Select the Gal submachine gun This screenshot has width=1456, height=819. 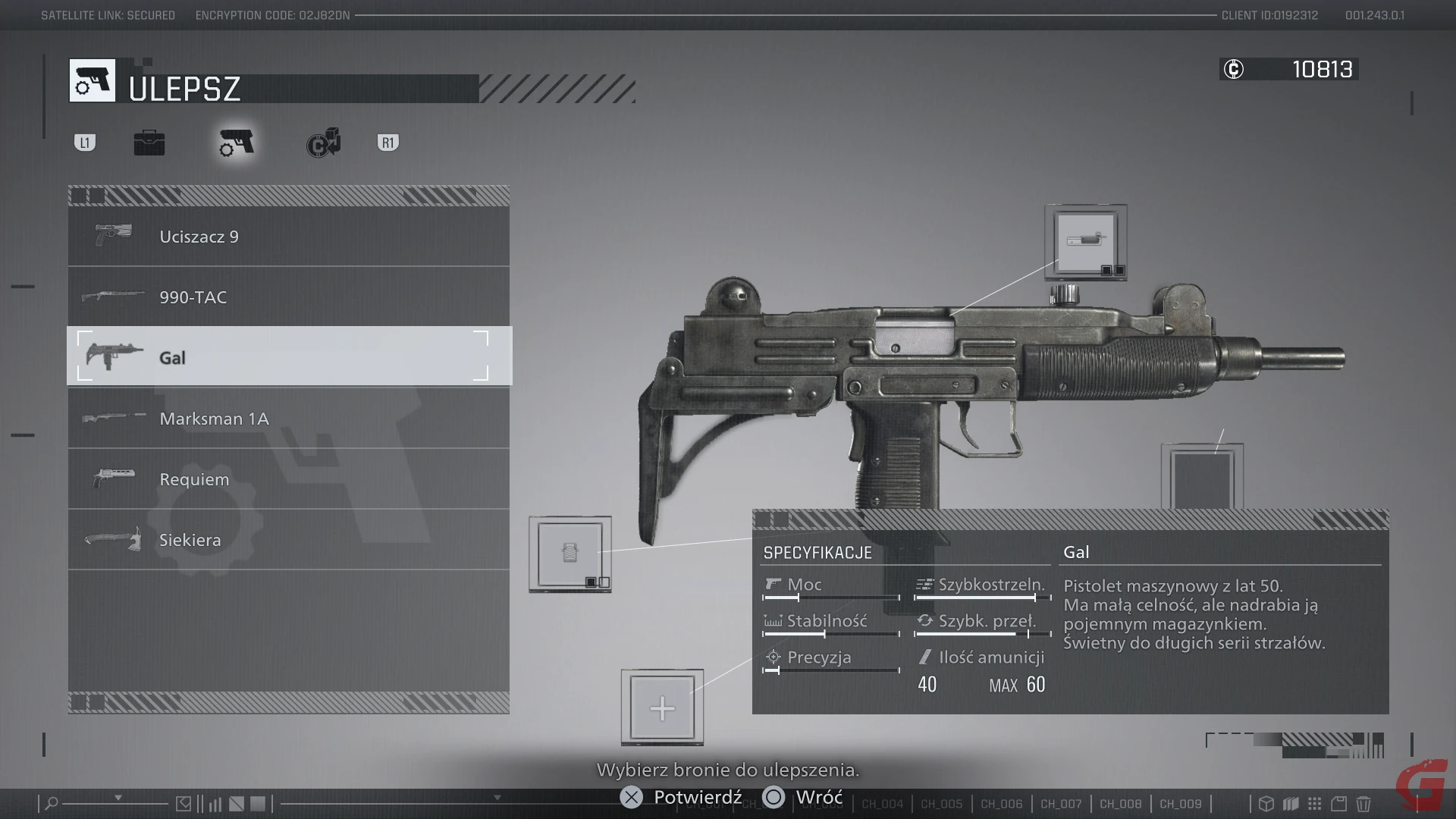click(x=288, y=357)
